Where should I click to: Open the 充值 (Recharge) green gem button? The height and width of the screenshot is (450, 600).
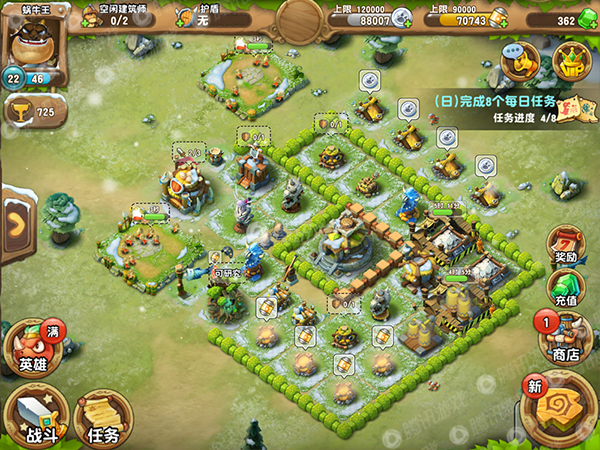[567, 288]
